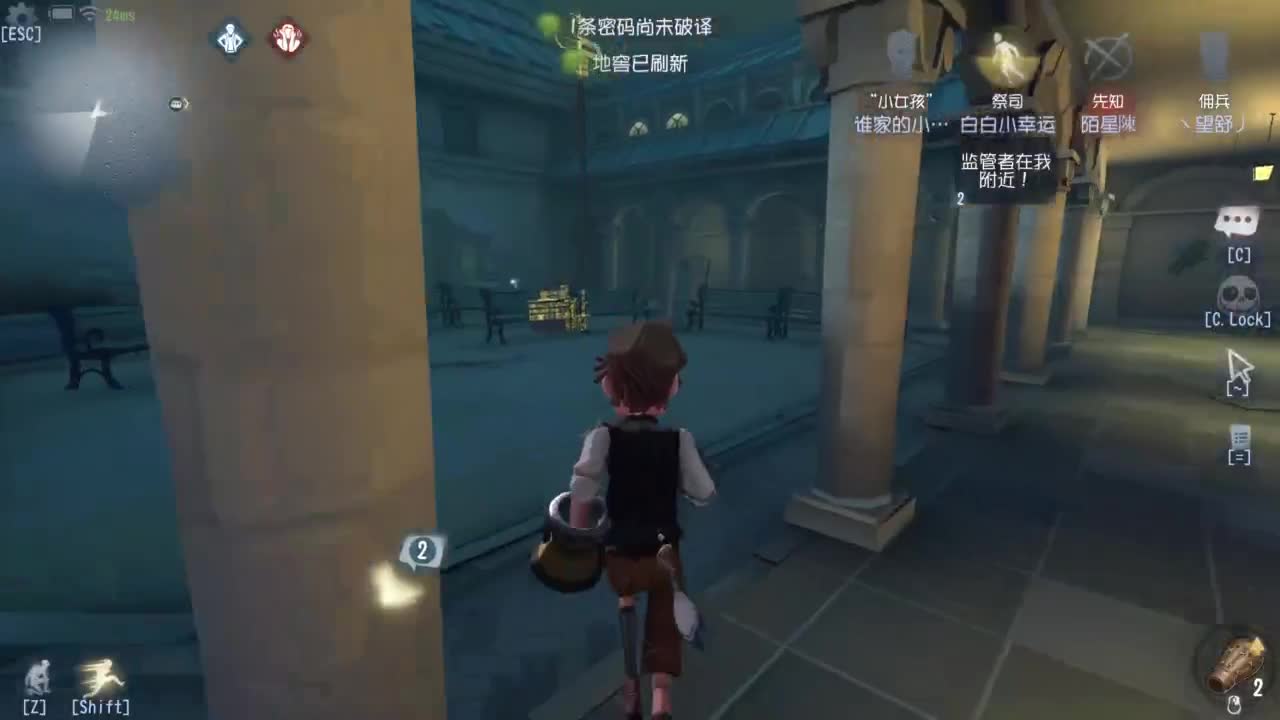Open the match scoreboard notes icon
Viewport: 1280px width, 720px height.
(x=1240, y=437)
